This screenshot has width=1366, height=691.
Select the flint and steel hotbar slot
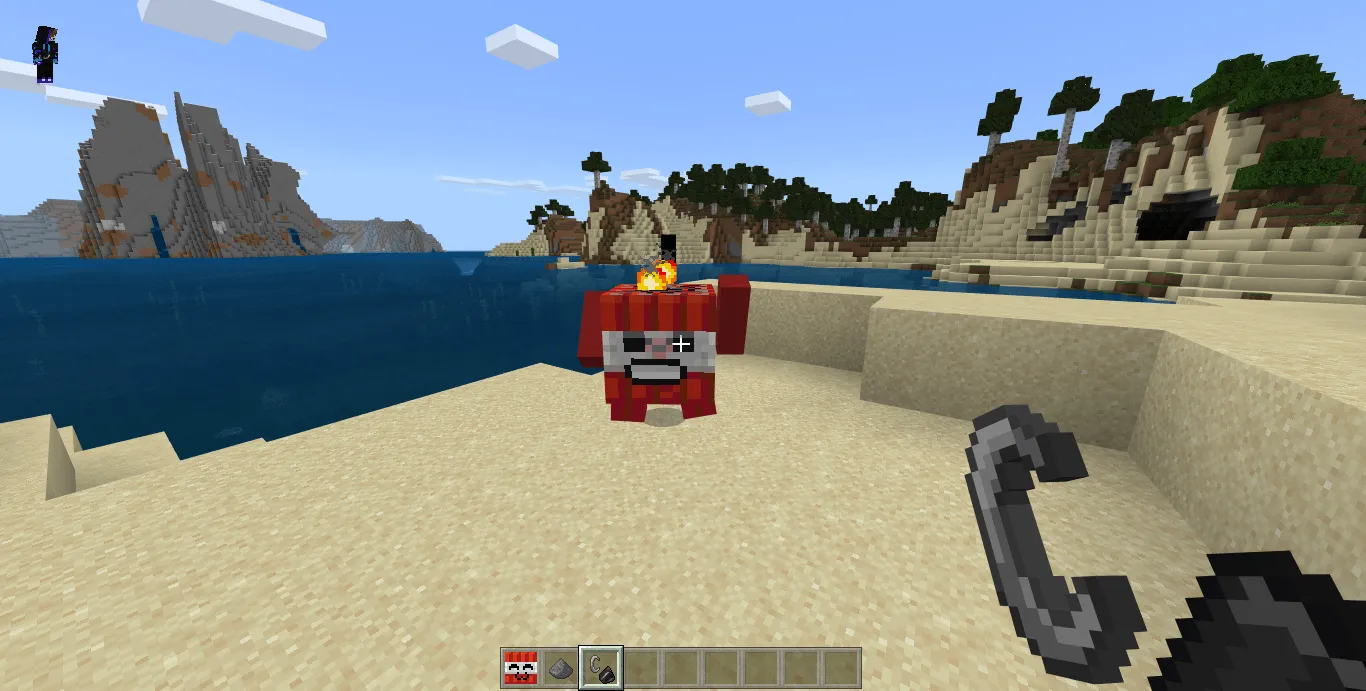(x=601, y=667)
